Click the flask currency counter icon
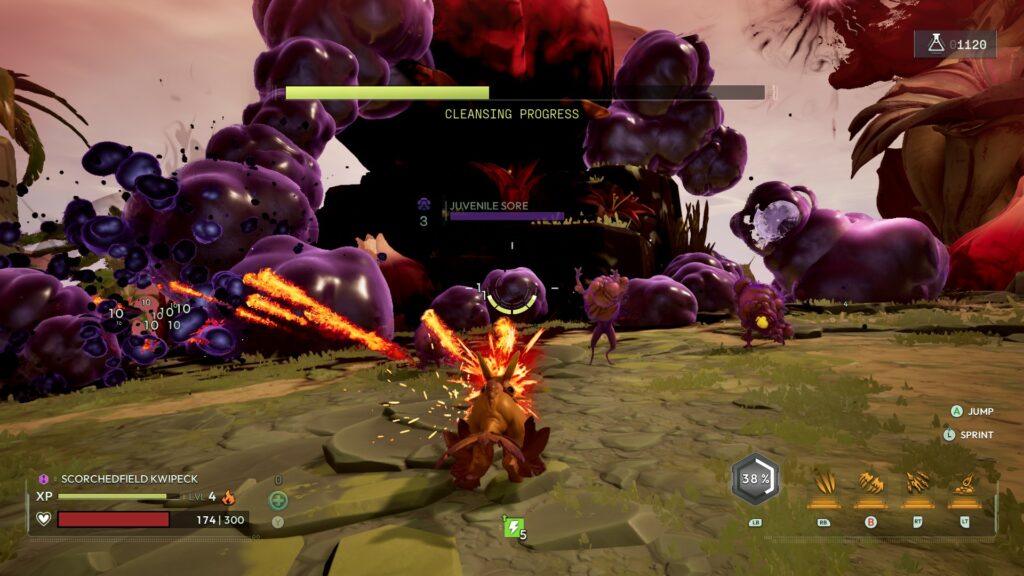Screen dimensions: 1024x576 pyautogui.click(x=934, y=44)
